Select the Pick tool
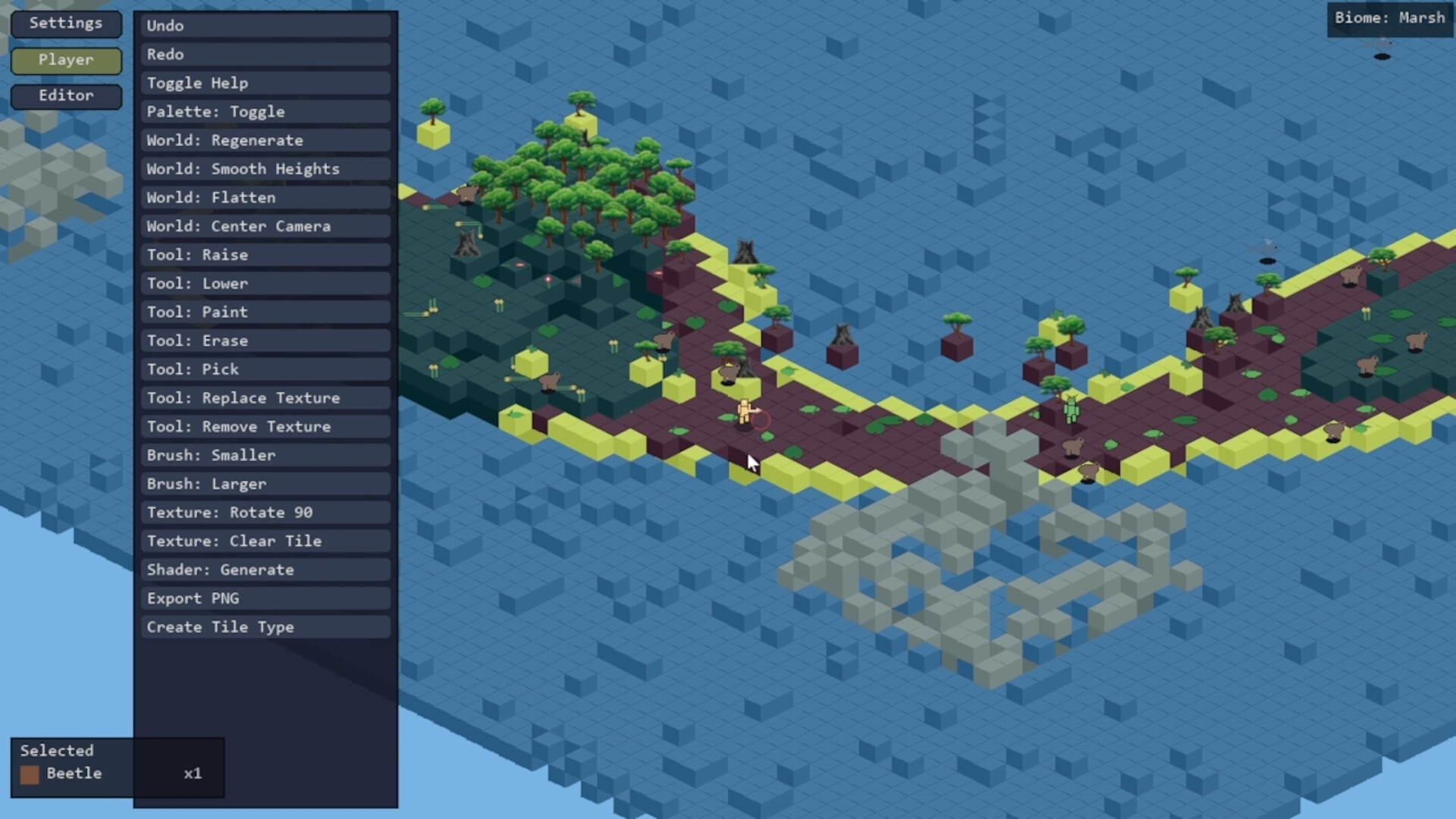 tap(265, 369)
